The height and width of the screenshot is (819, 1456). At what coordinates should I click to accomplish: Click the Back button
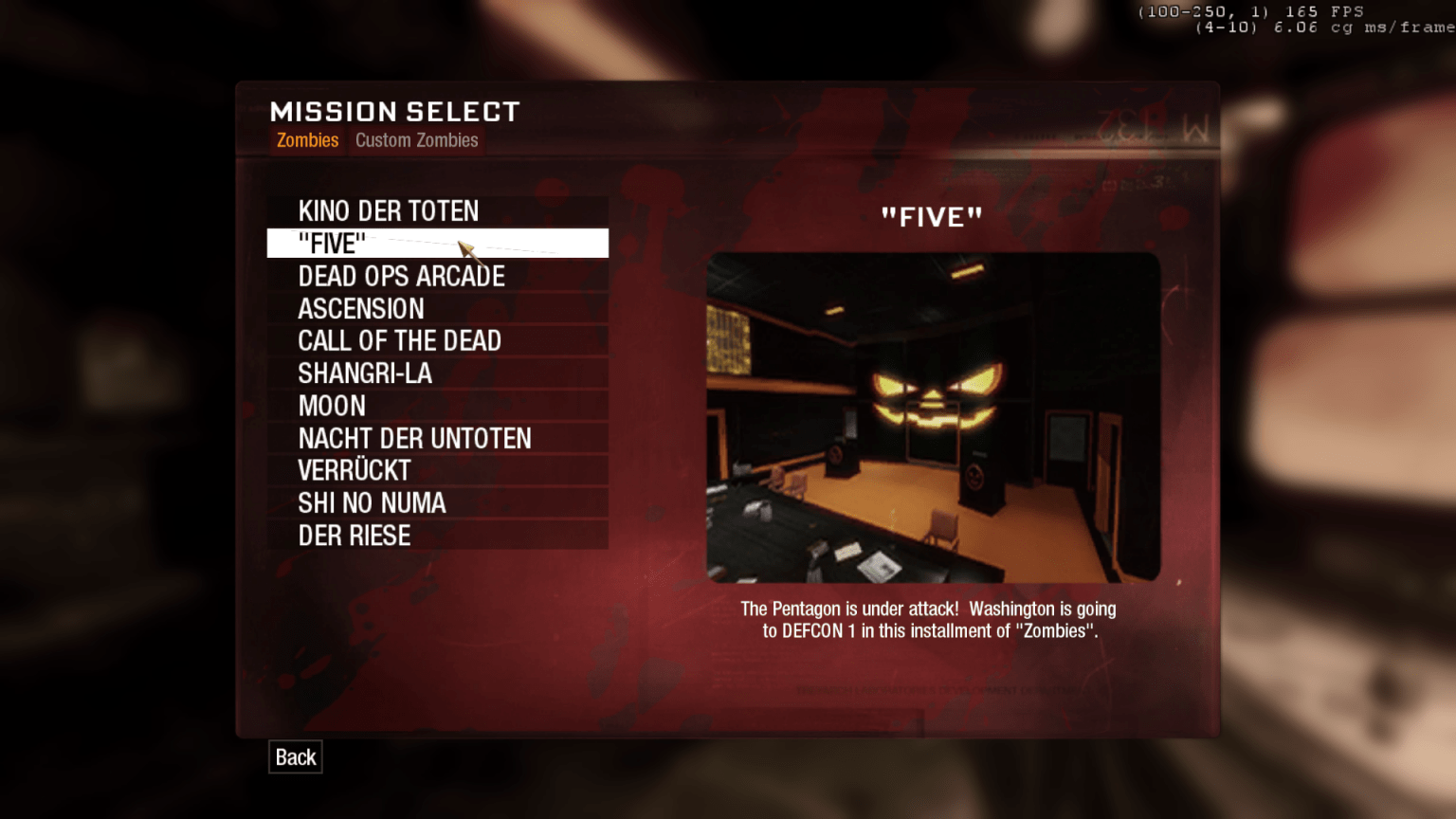[x=295, y=756]
